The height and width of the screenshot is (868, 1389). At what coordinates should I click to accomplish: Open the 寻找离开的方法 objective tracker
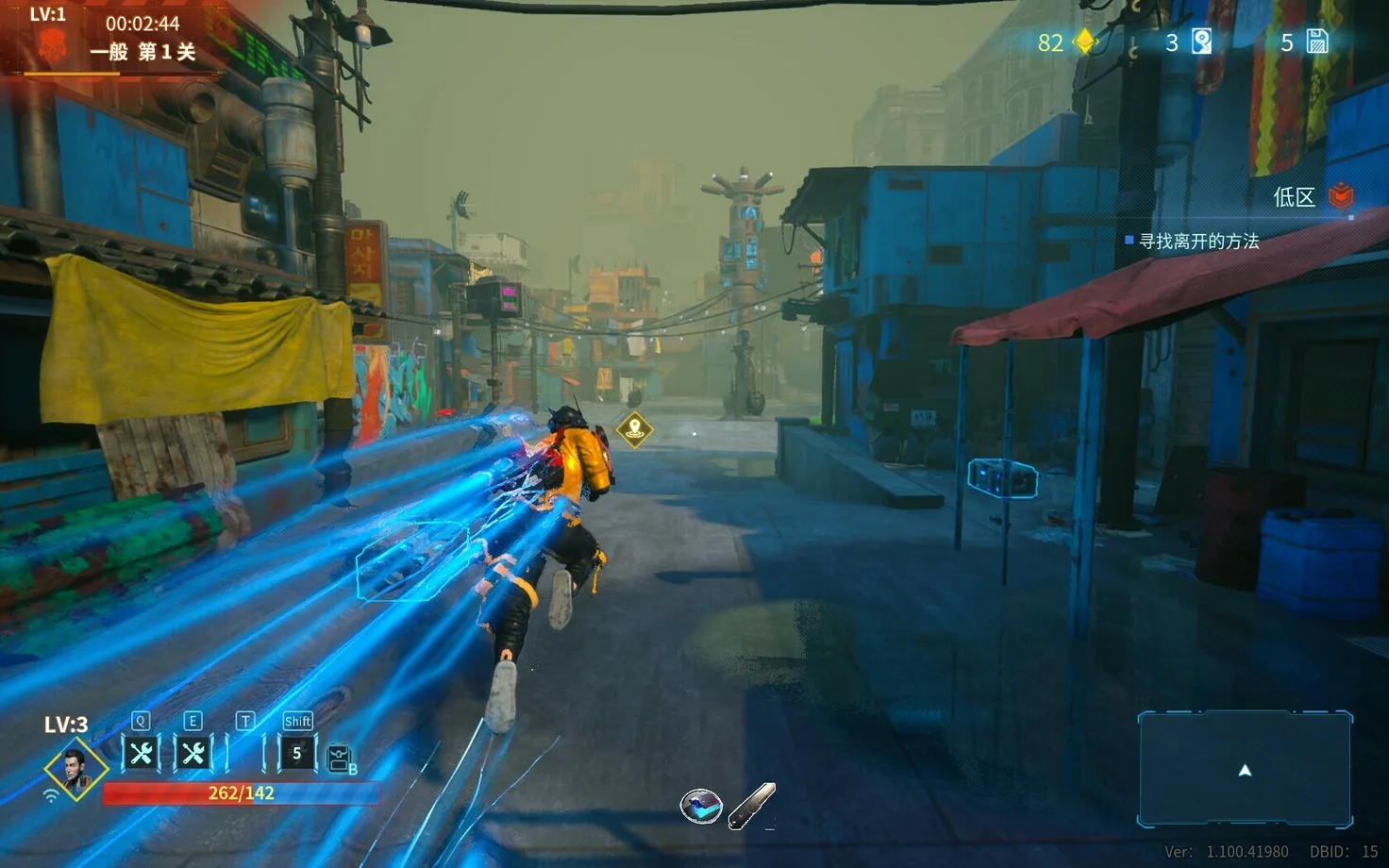pos(1198,242)
